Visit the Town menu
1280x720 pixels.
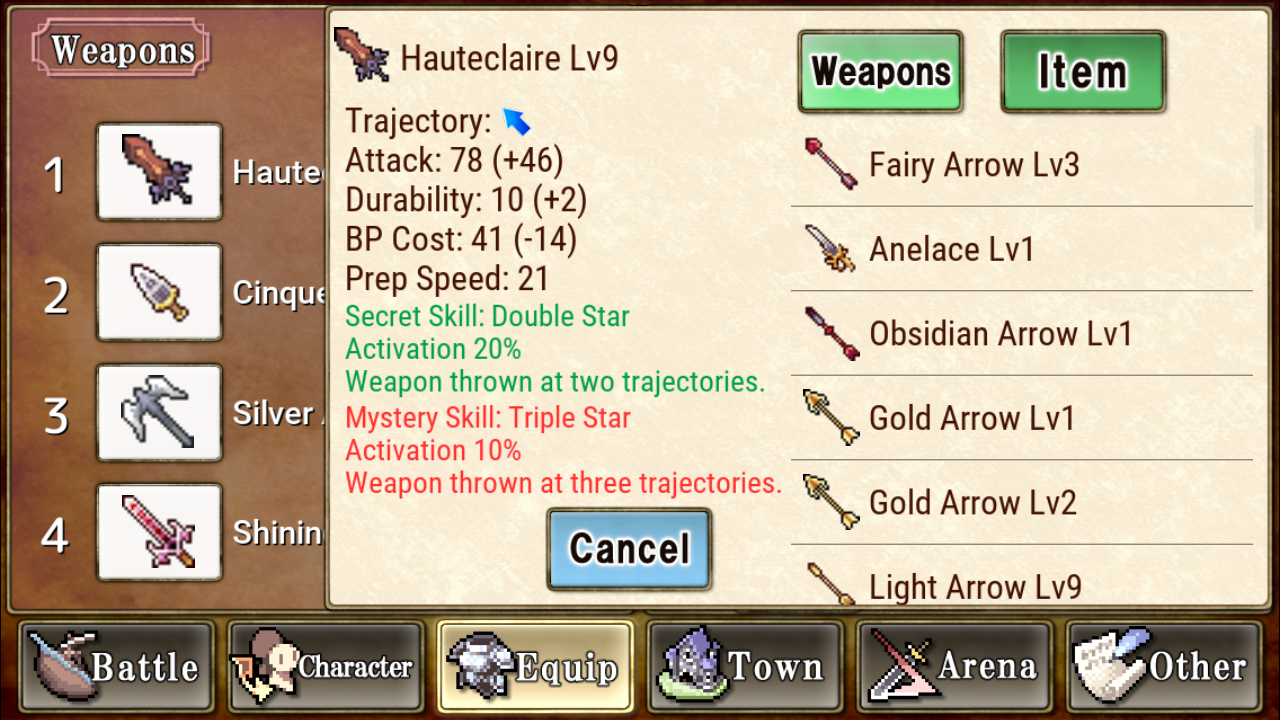[745, 666]
